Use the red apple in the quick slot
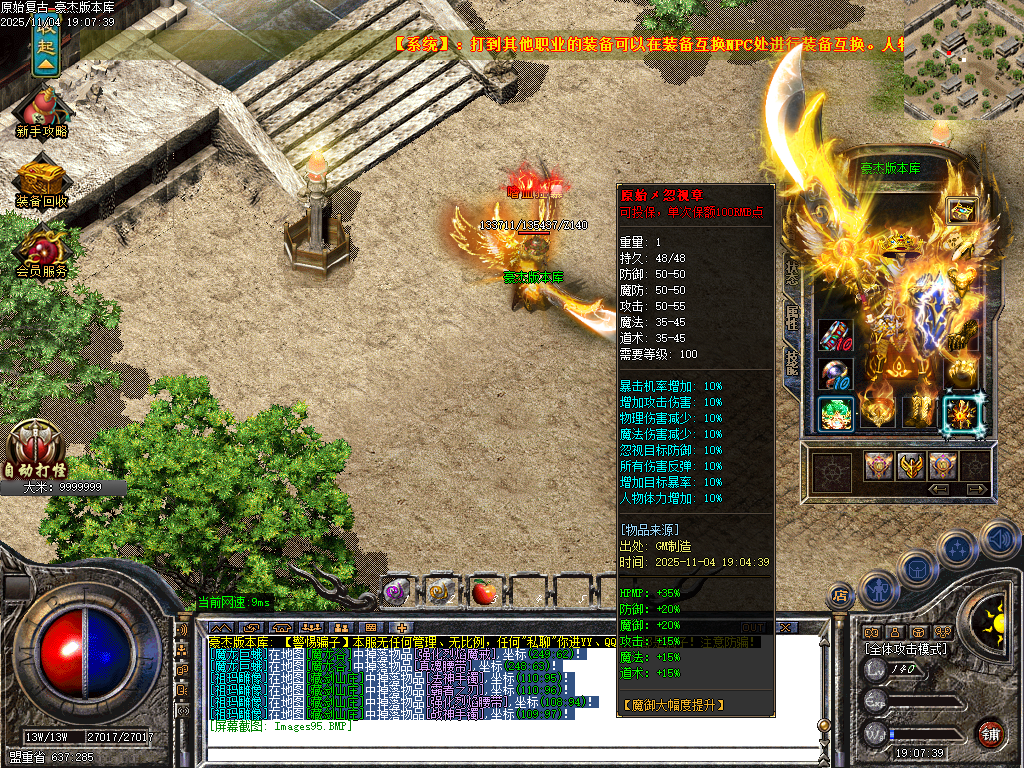This screenshot has width=1024, height=768. pyautogui.click(x=484, y=593)
